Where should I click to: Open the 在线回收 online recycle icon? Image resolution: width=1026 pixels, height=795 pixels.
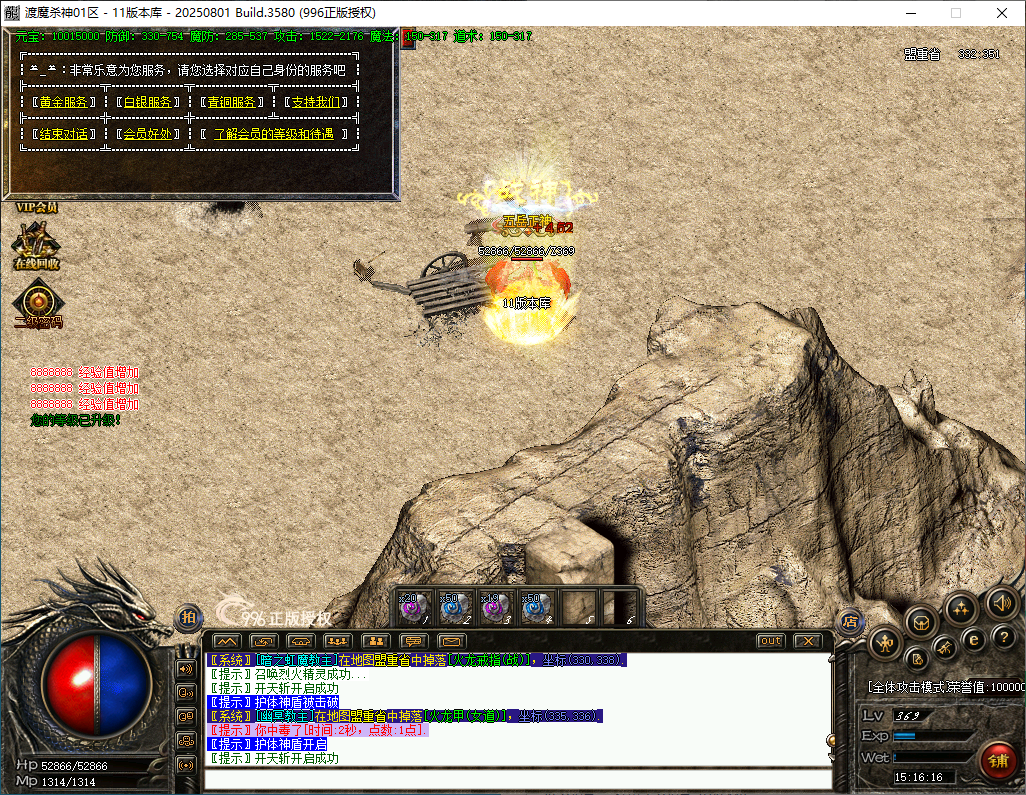37,244
